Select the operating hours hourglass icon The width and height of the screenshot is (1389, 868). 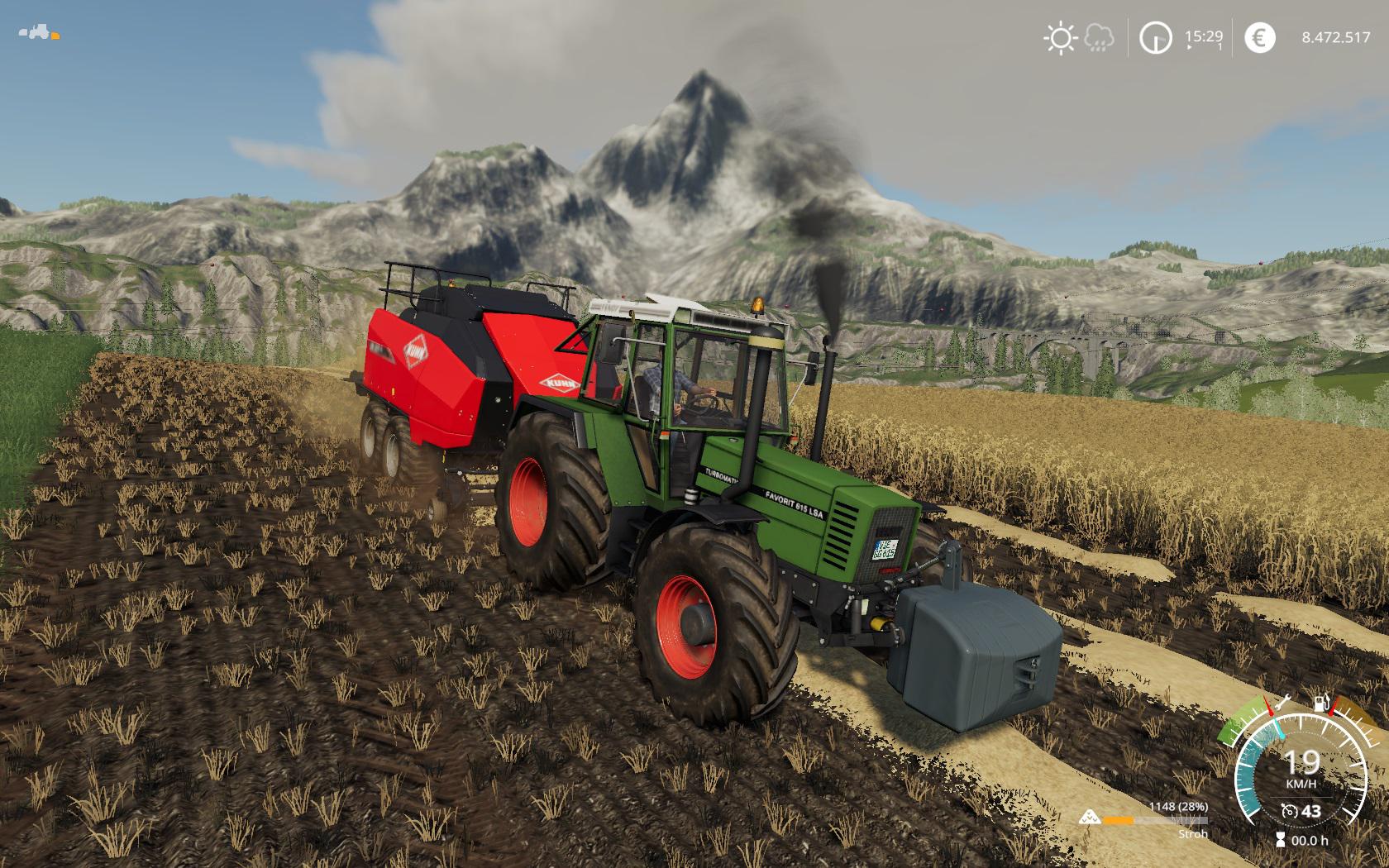[x=1281, y=840]
